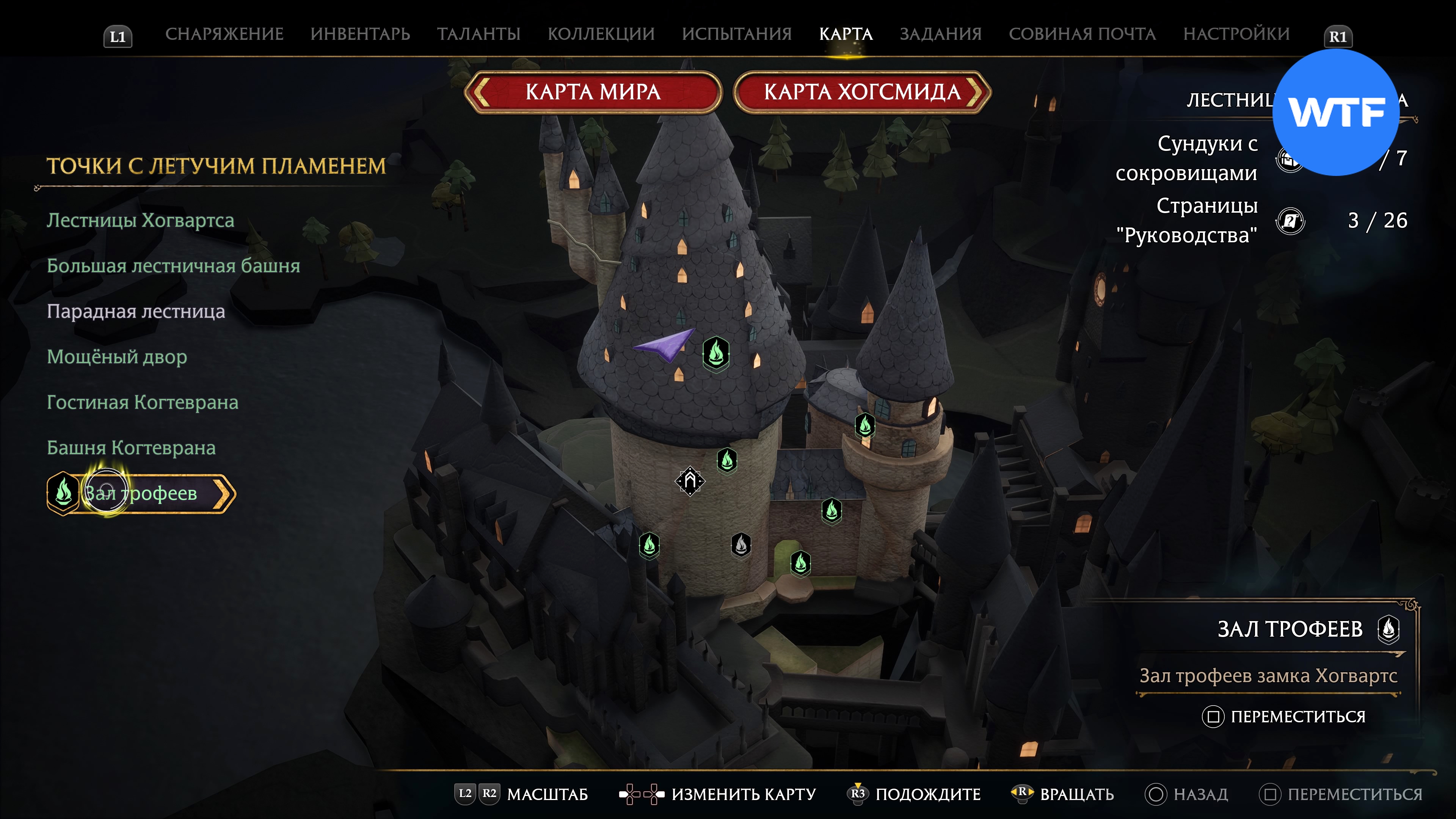Select the highlighted Зал трофеев entry
Viewport: 1456px width, 819px height.
coord(141,493)
